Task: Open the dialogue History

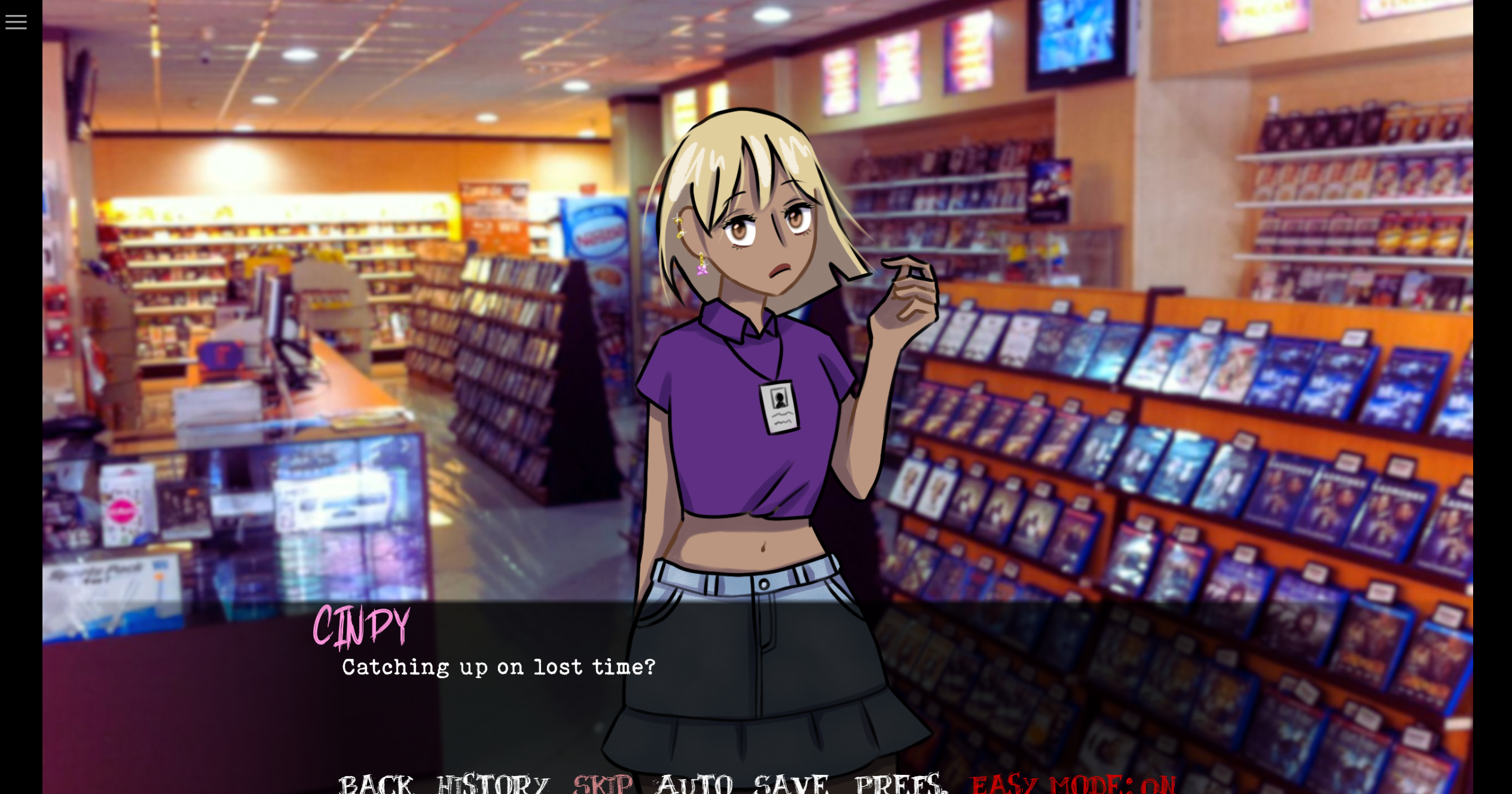Action: tap(493, 783)
